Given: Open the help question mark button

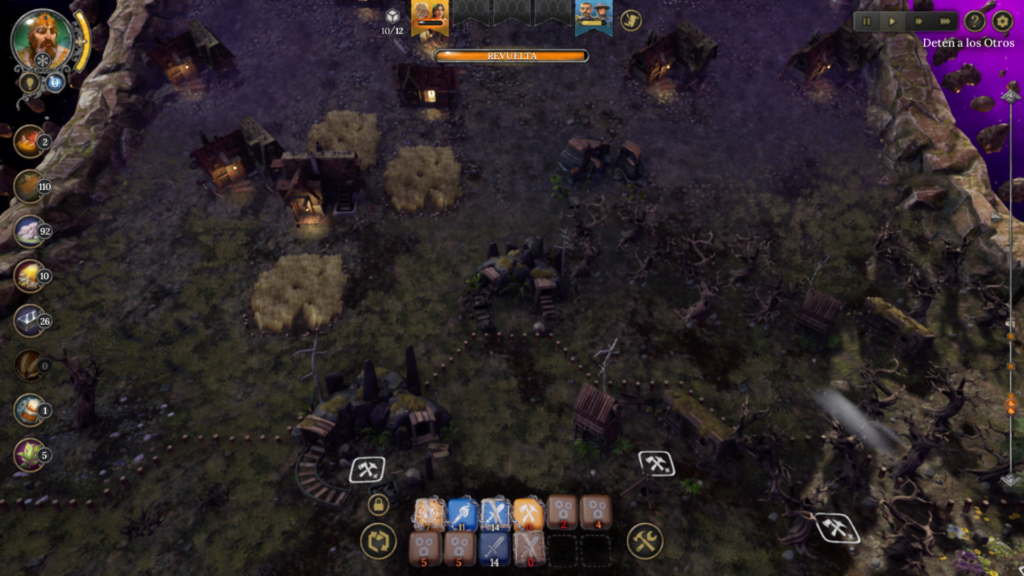Looking at the screenshot, I should point(975,21).
